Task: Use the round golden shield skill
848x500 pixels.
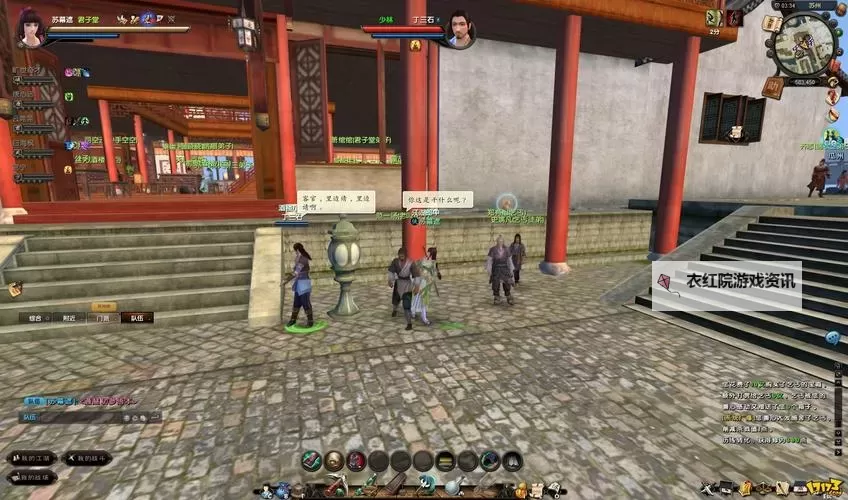Action: 334,460
